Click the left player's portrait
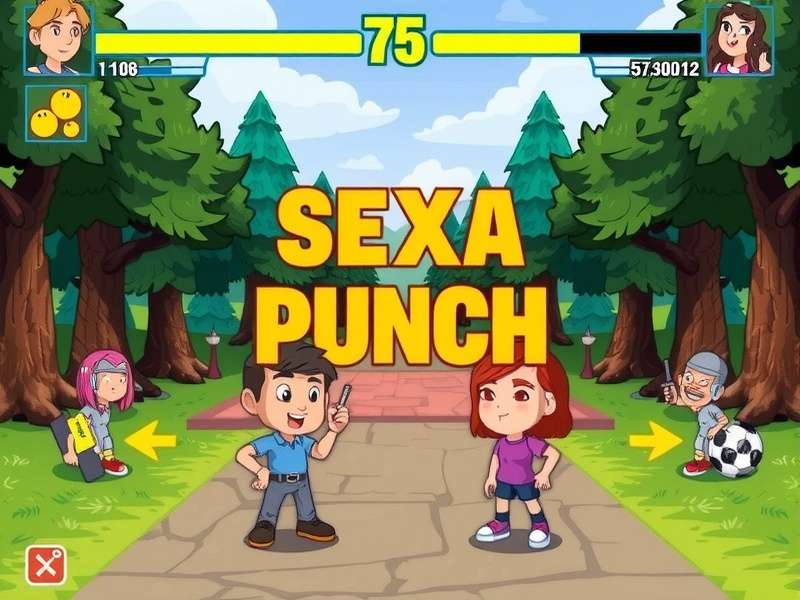 click(58, 39)
